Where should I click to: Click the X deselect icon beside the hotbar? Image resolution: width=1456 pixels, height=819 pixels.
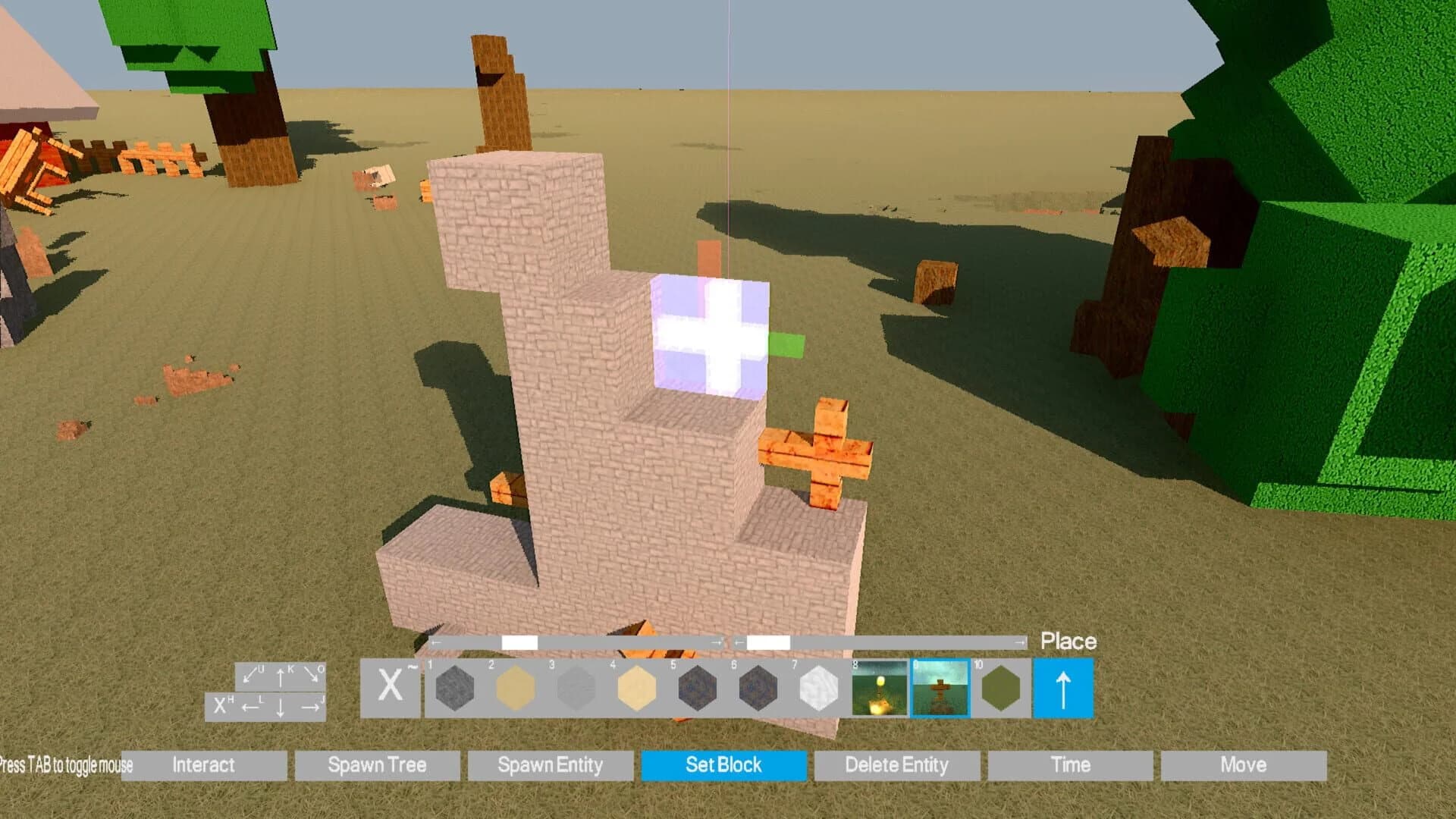click(389, 686)
